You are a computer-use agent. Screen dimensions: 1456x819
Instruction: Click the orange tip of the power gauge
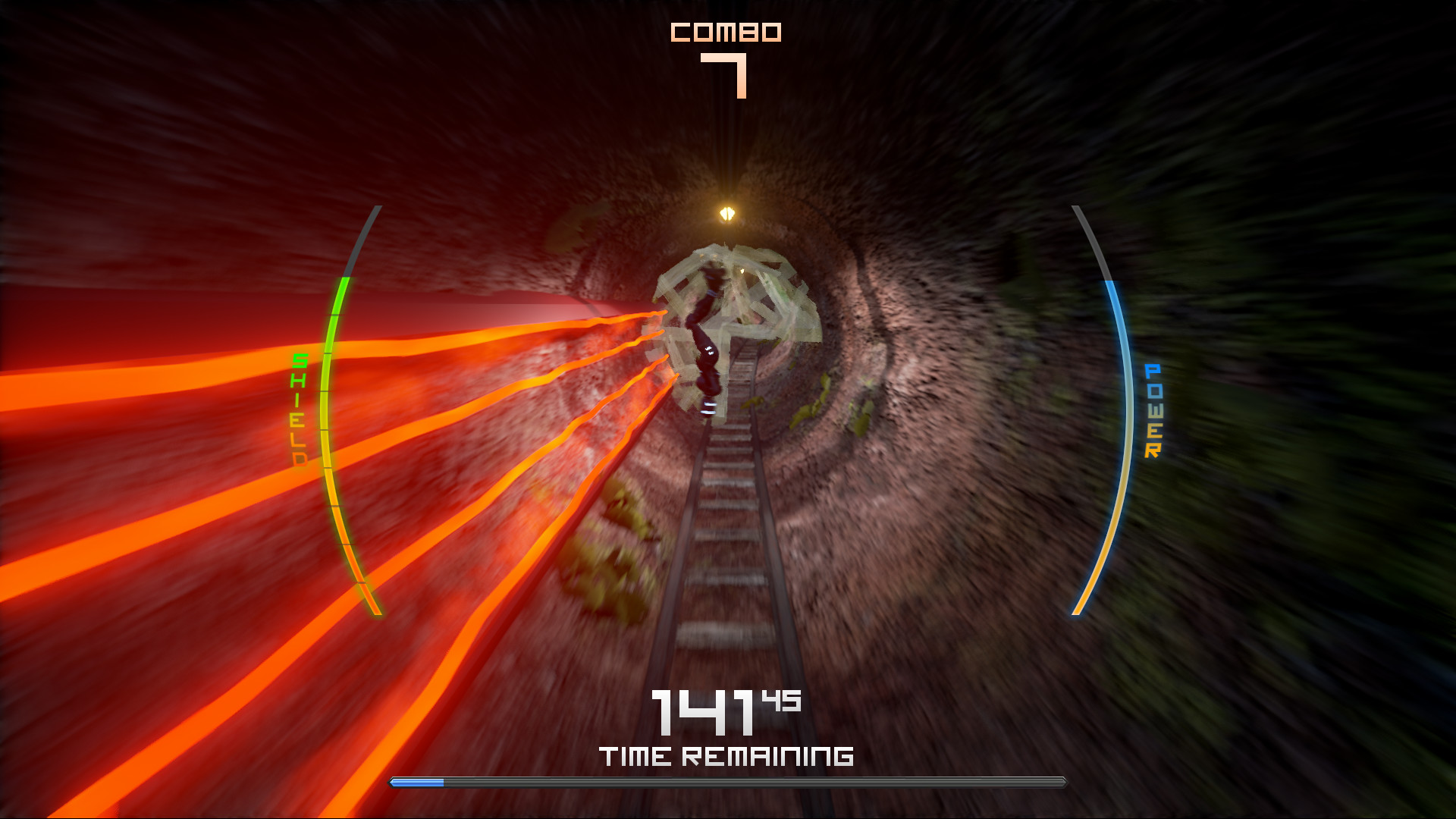(x=1077, y=603)
